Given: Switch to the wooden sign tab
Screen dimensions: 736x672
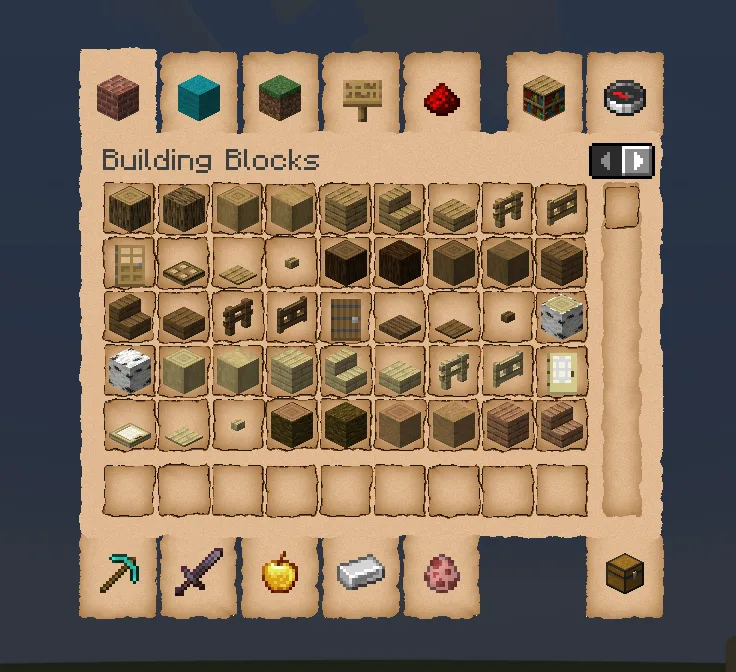Looking at the screenshot, I should coord(360,98).
